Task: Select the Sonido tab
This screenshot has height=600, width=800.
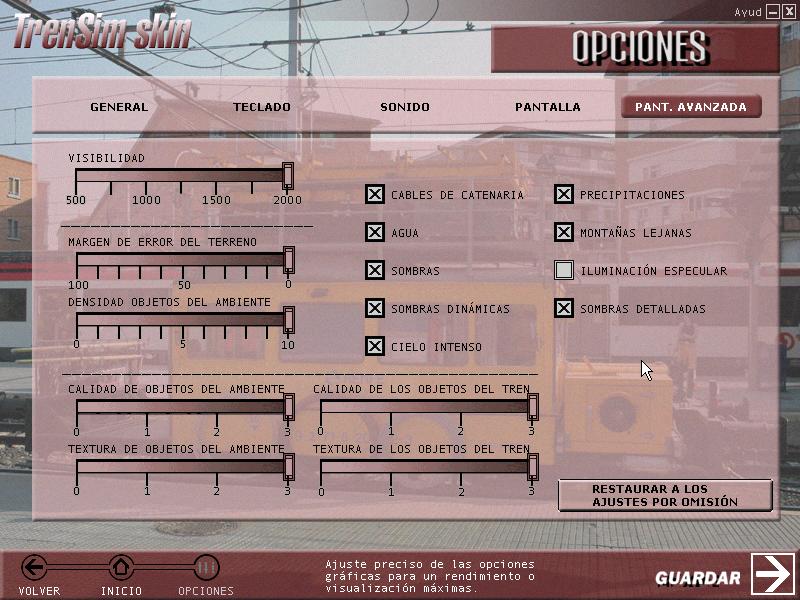Action: click(404, 107)
